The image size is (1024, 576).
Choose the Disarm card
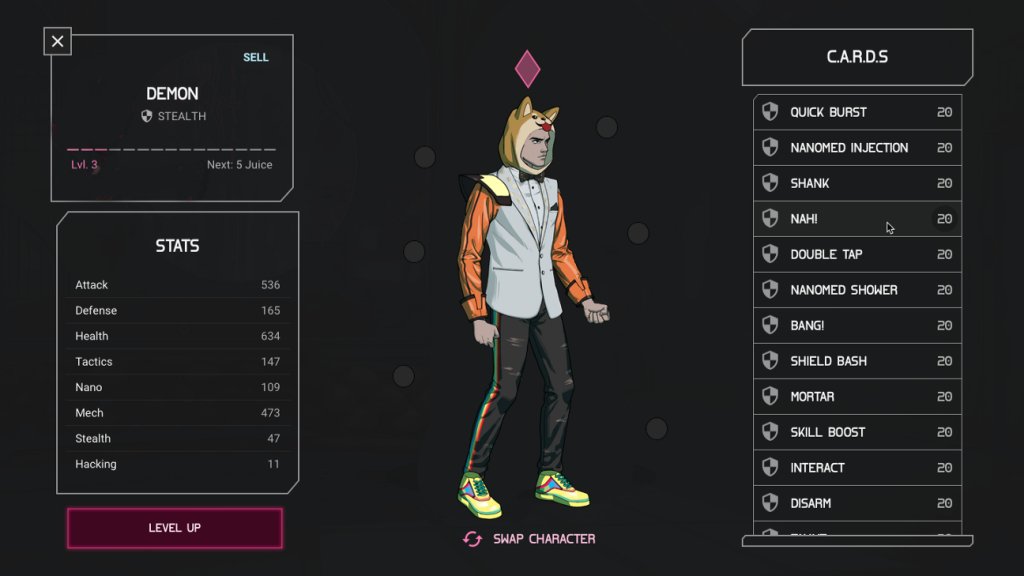(857, 503)
